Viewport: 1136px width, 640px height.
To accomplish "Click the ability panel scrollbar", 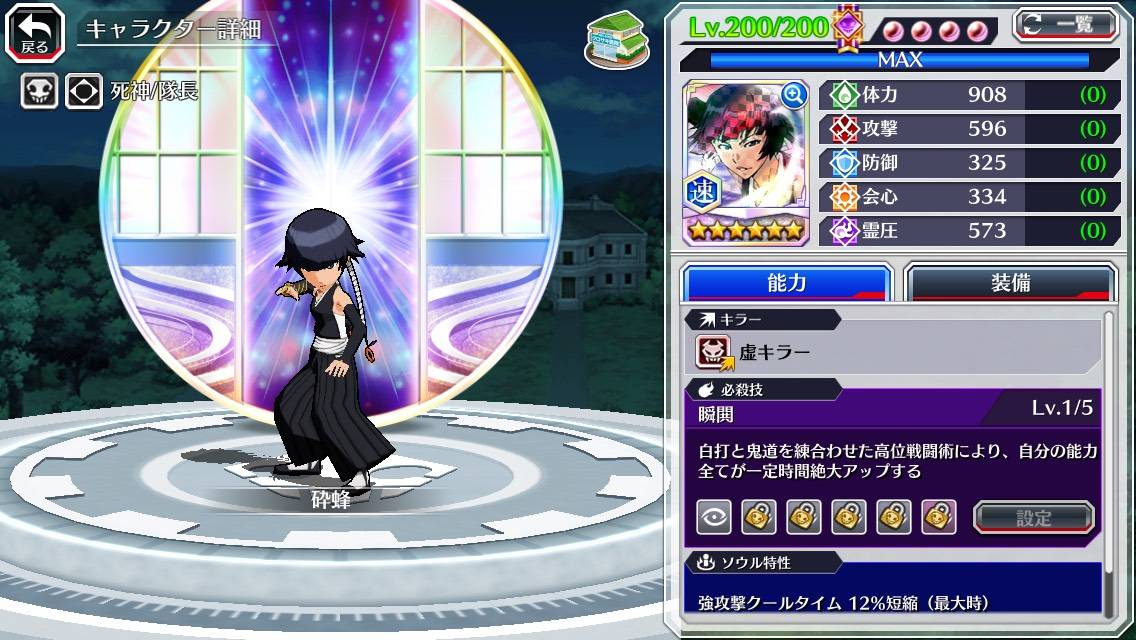I will [1108, 465].
